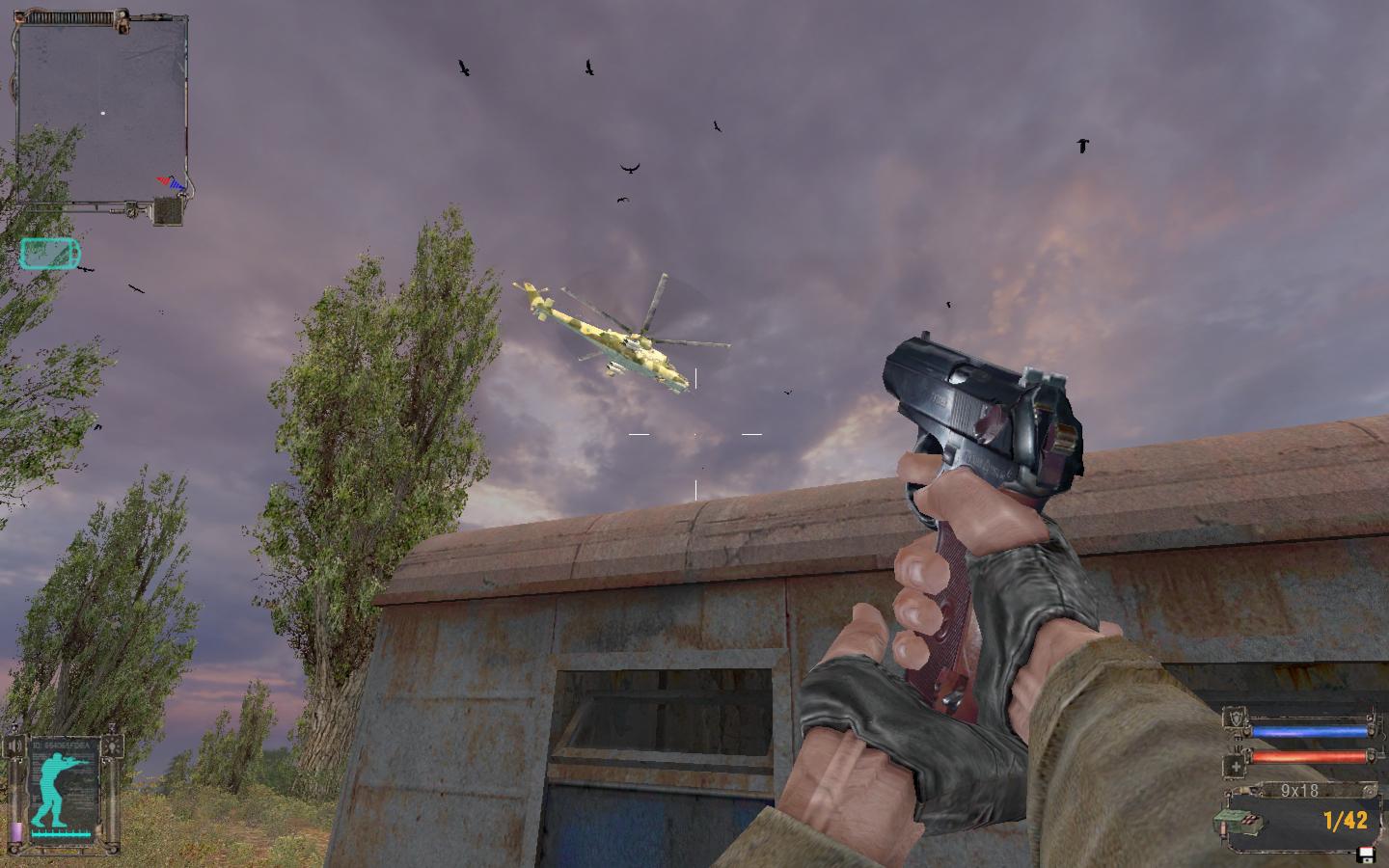Click the lightbulb visibility indicator icon
Screen dimensions: 1389x868
click(115, 746)
